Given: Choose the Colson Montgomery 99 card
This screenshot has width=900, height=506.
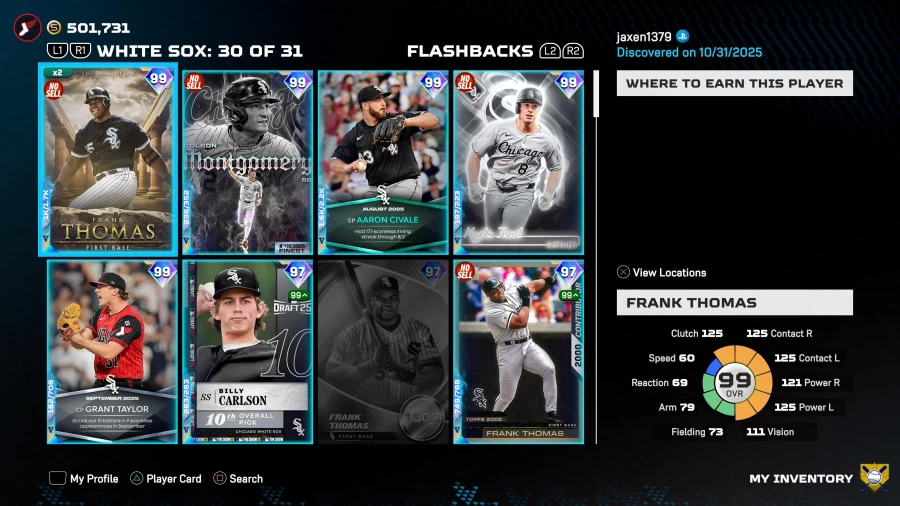Looking at the screenshot, I should (x=247, y=162).
